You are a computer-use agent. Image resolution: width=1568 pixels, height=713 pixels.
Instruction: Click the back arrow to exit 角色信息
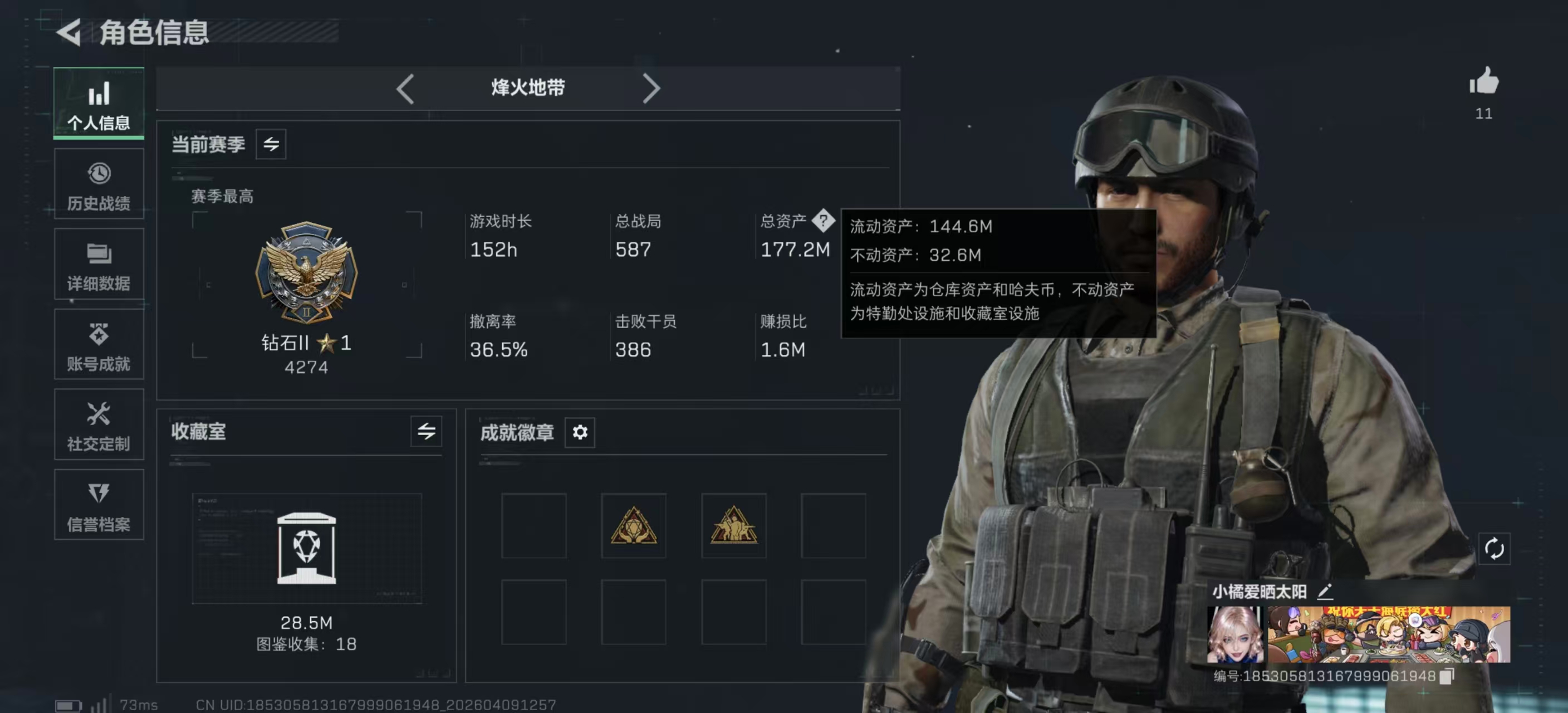(69, 33)
